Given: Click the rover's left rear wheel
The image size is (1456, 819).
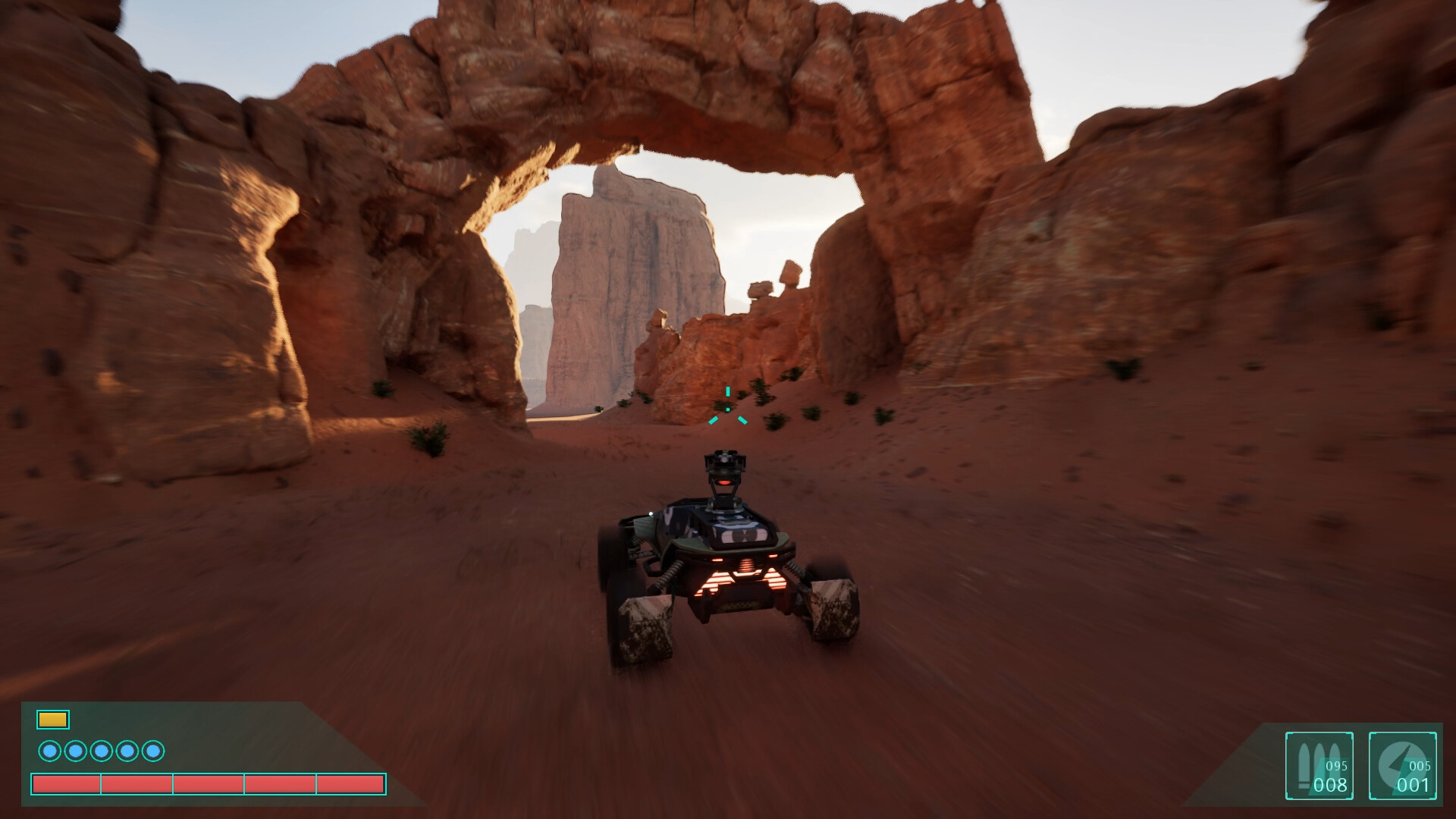Looking at the screenshot, I should point(645,629).
